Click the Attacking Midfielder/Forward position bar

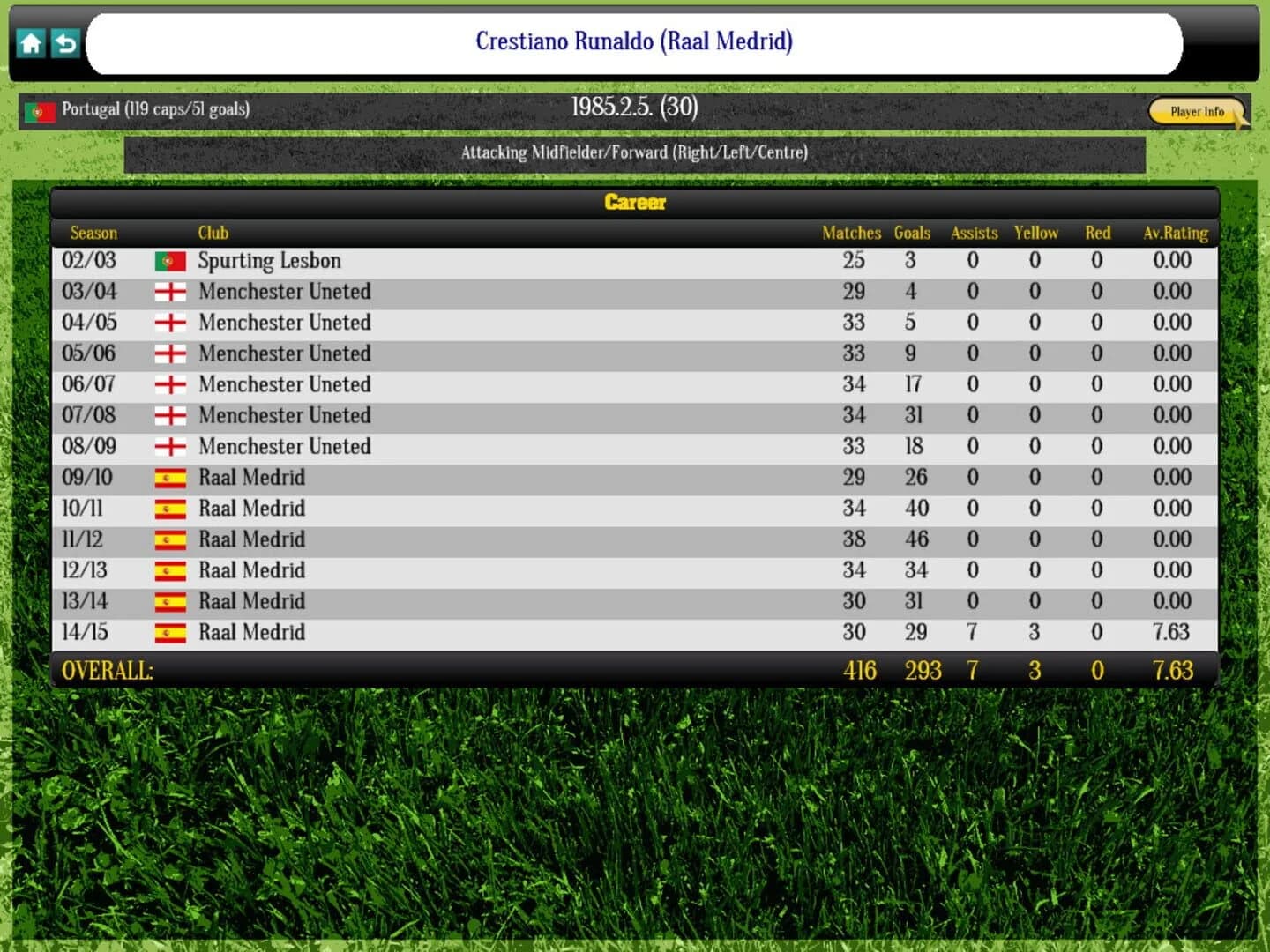point(634,152)
